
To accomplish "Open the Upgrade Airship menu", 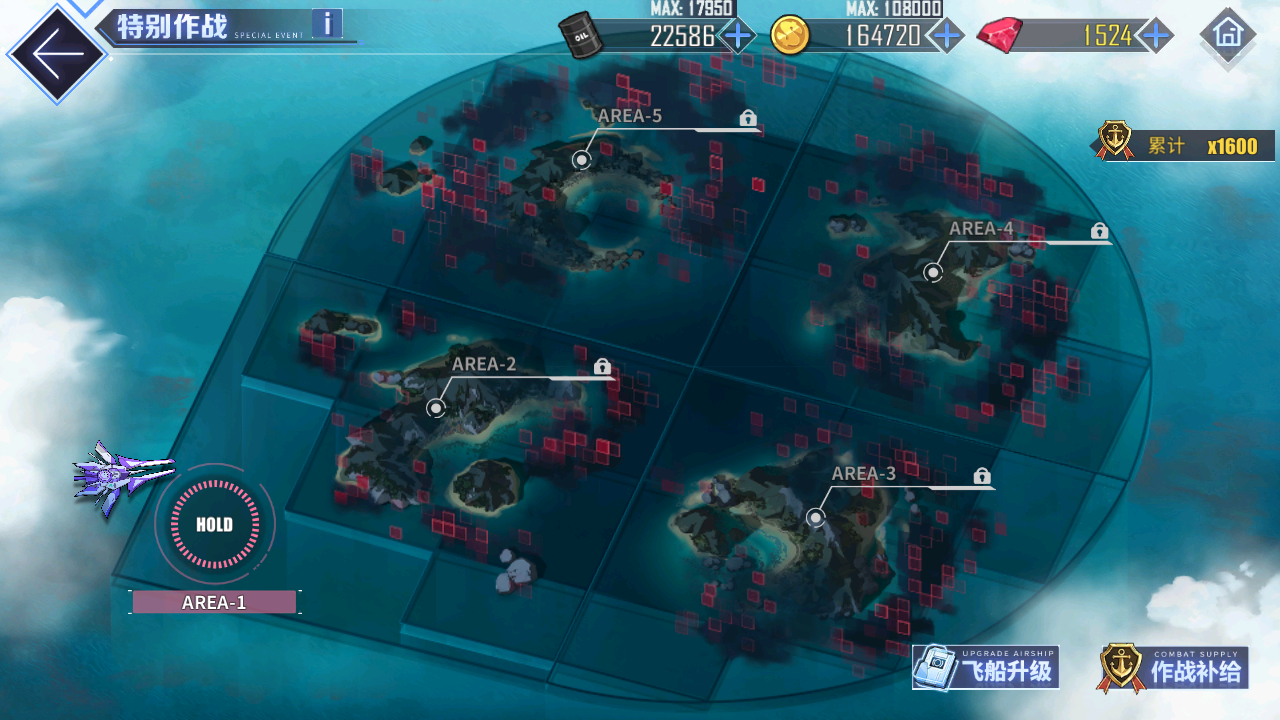I will [986, 668].
